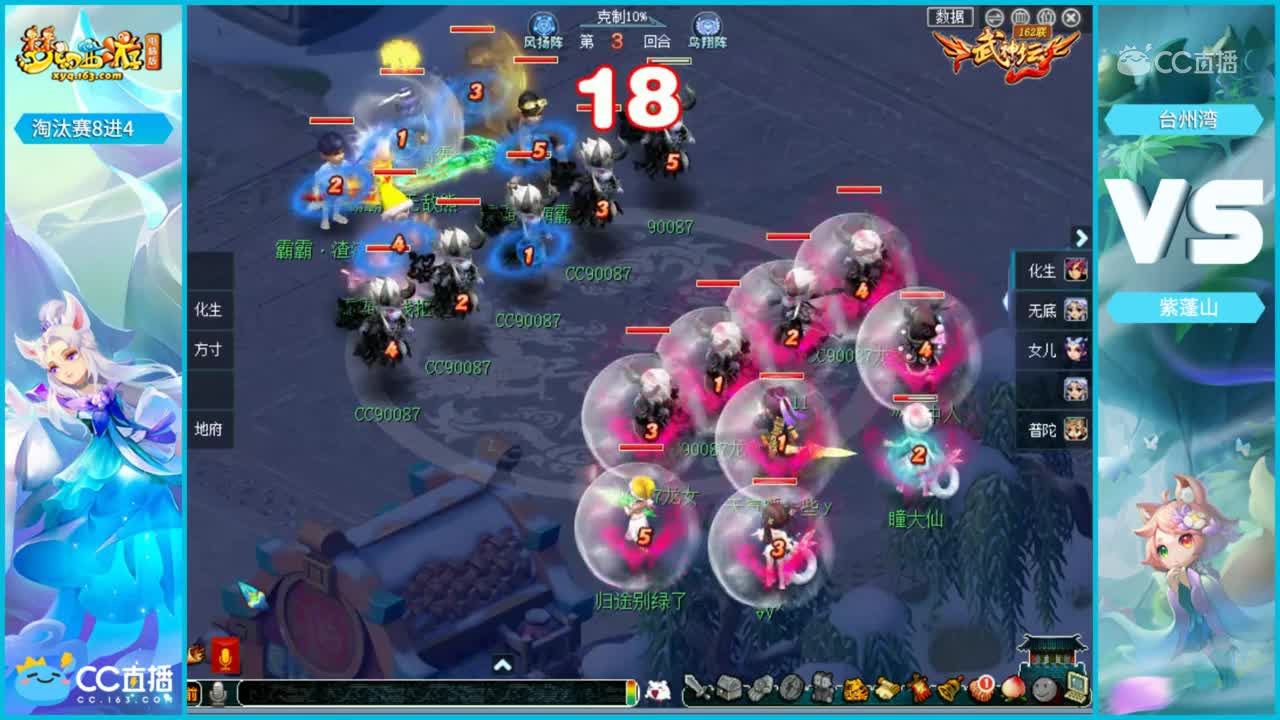Expand the right-side arrow above 化生 list
This screenshot has height=720, width=1280.
1082,240
